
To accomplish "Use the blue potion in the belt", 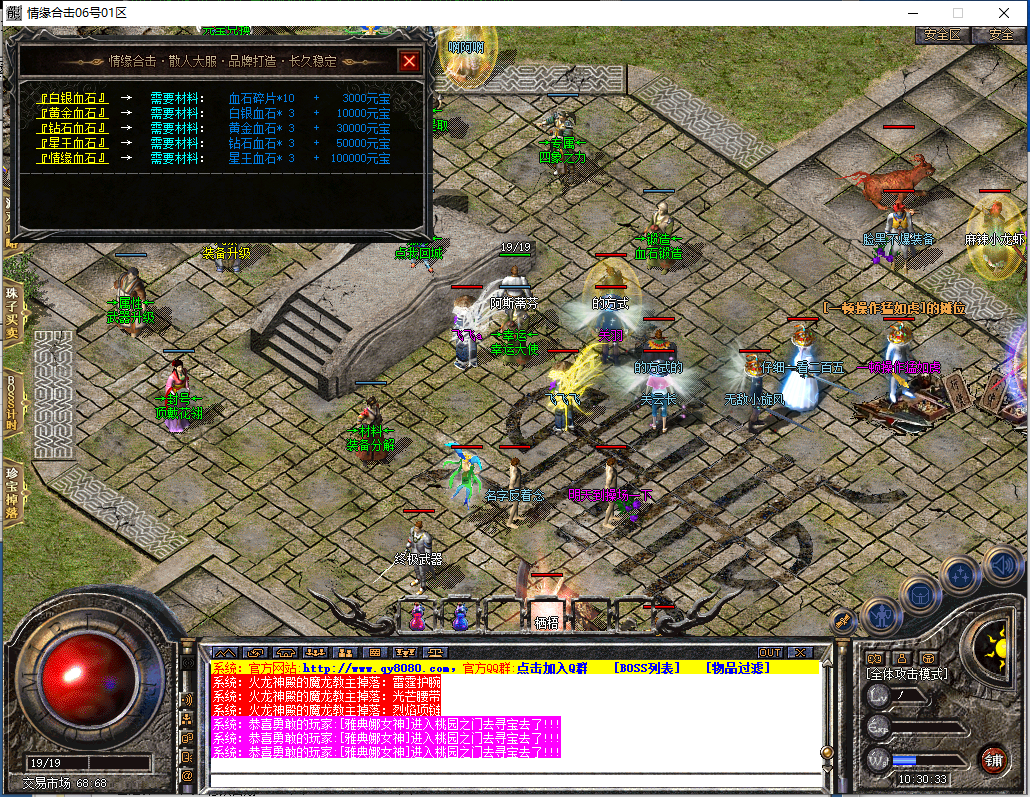I will pos(460,617).
